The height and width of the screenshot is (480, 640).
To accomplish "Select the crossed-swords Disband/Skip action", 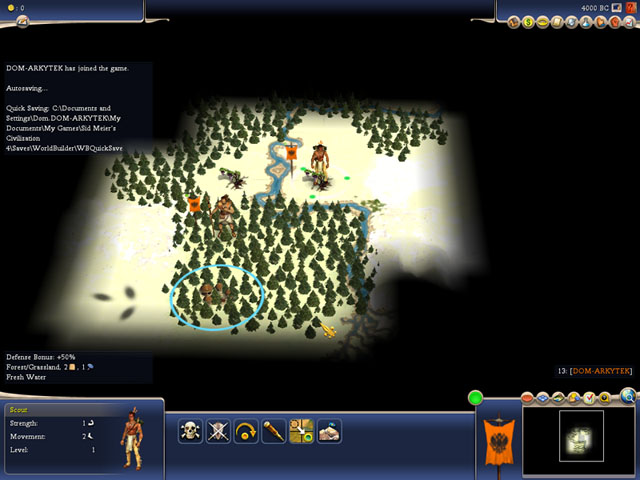I will (218, 431).
